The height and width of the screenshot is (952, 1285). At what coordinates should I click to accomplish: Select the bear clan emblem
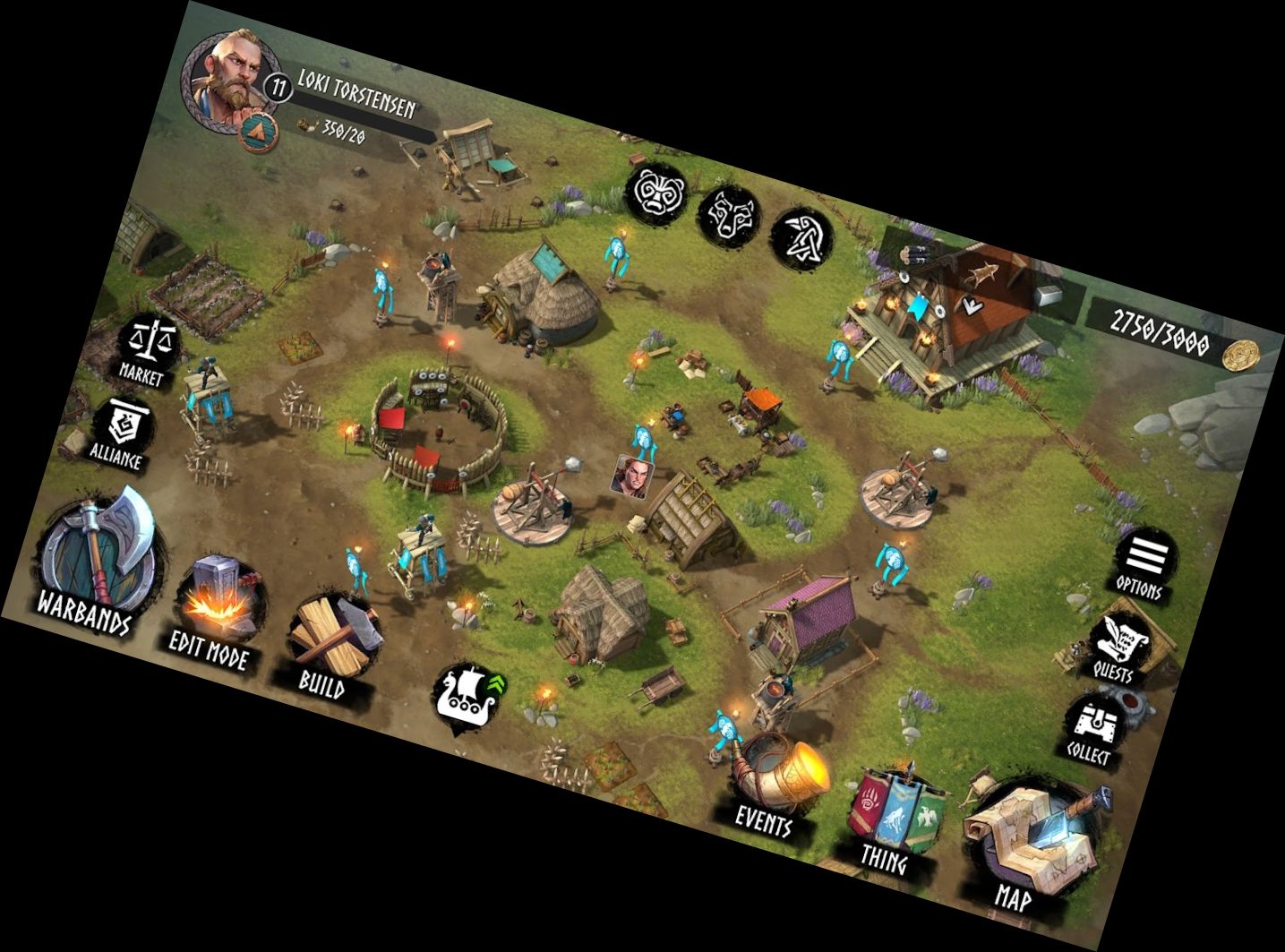(655, 192)
